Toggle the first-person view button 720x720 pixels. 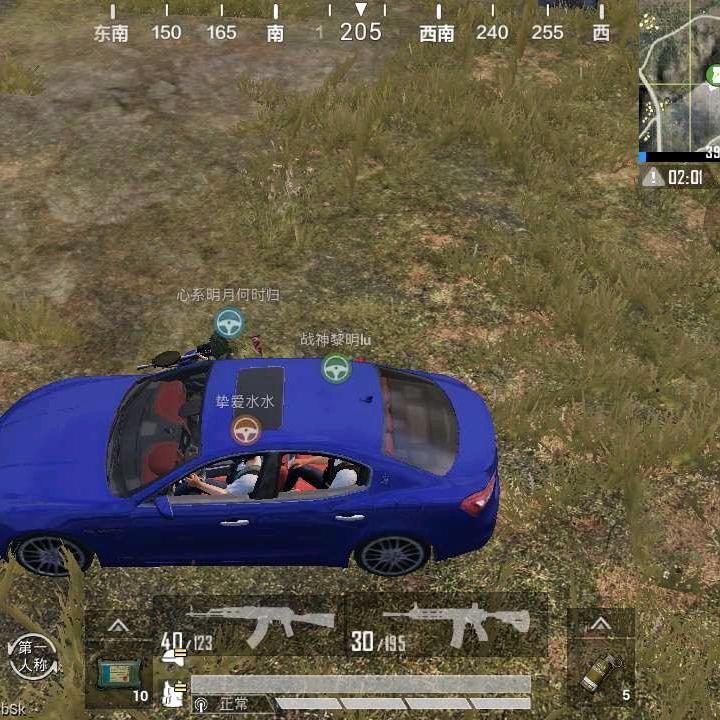(x=32, y=657)
